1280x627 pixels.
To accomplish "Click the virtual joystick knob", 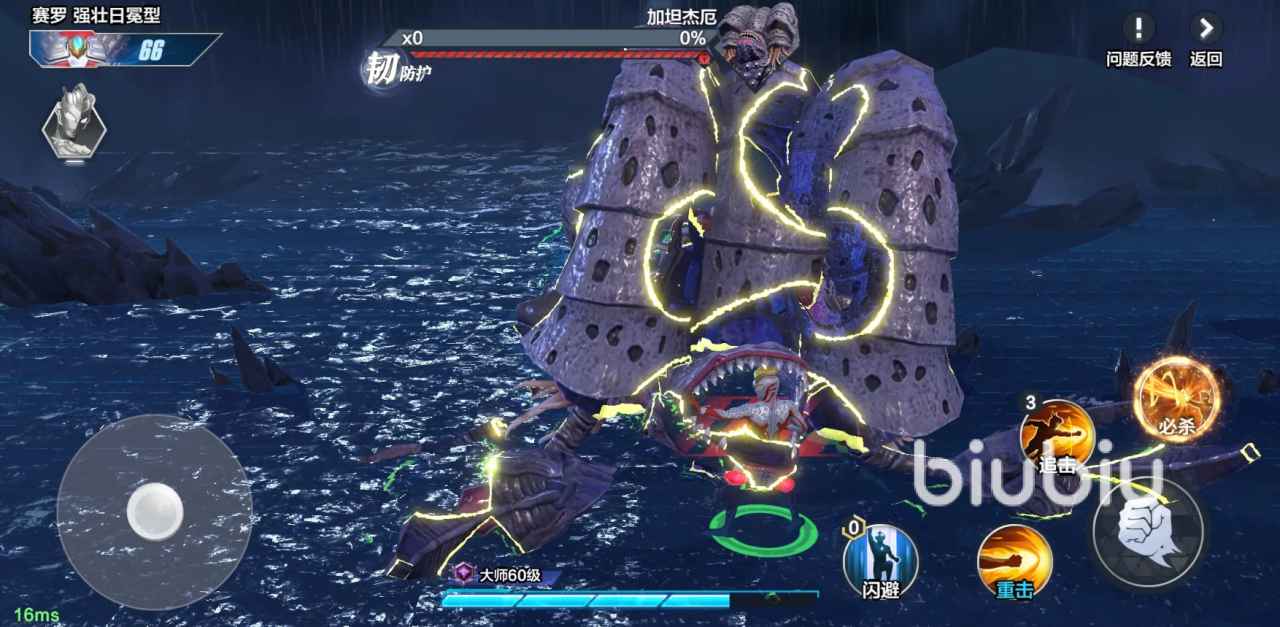I will point(155,511).
